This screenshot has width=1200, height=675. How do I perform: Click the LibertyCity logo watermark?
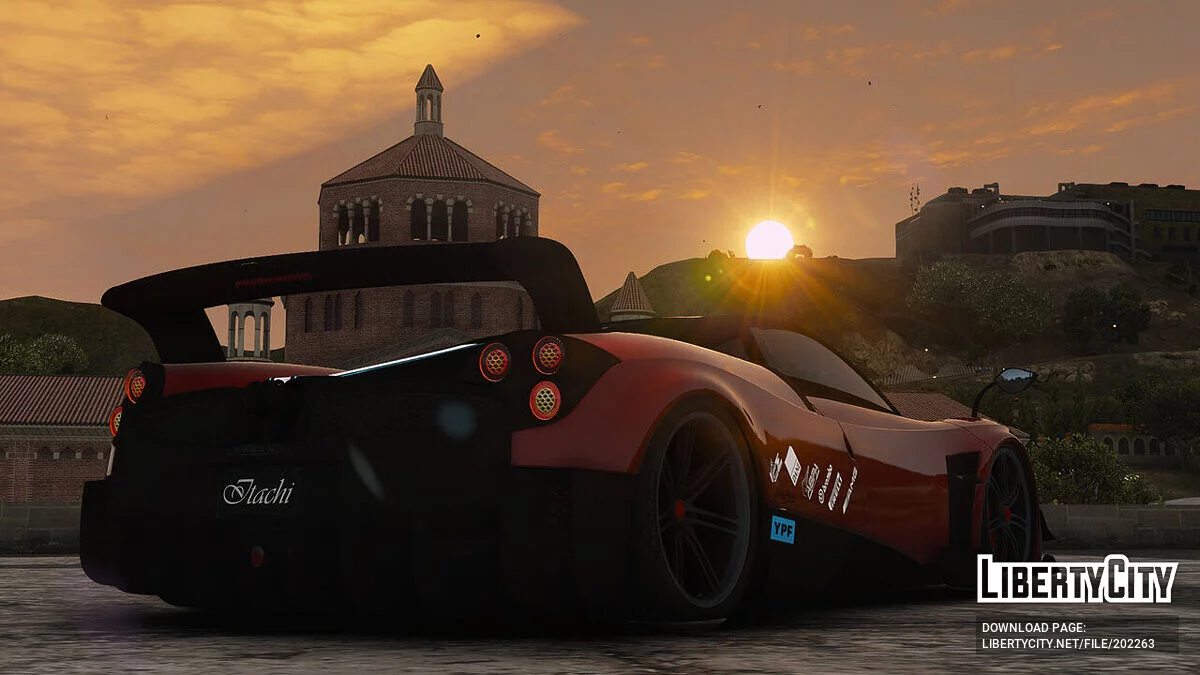click(1077, 579)
